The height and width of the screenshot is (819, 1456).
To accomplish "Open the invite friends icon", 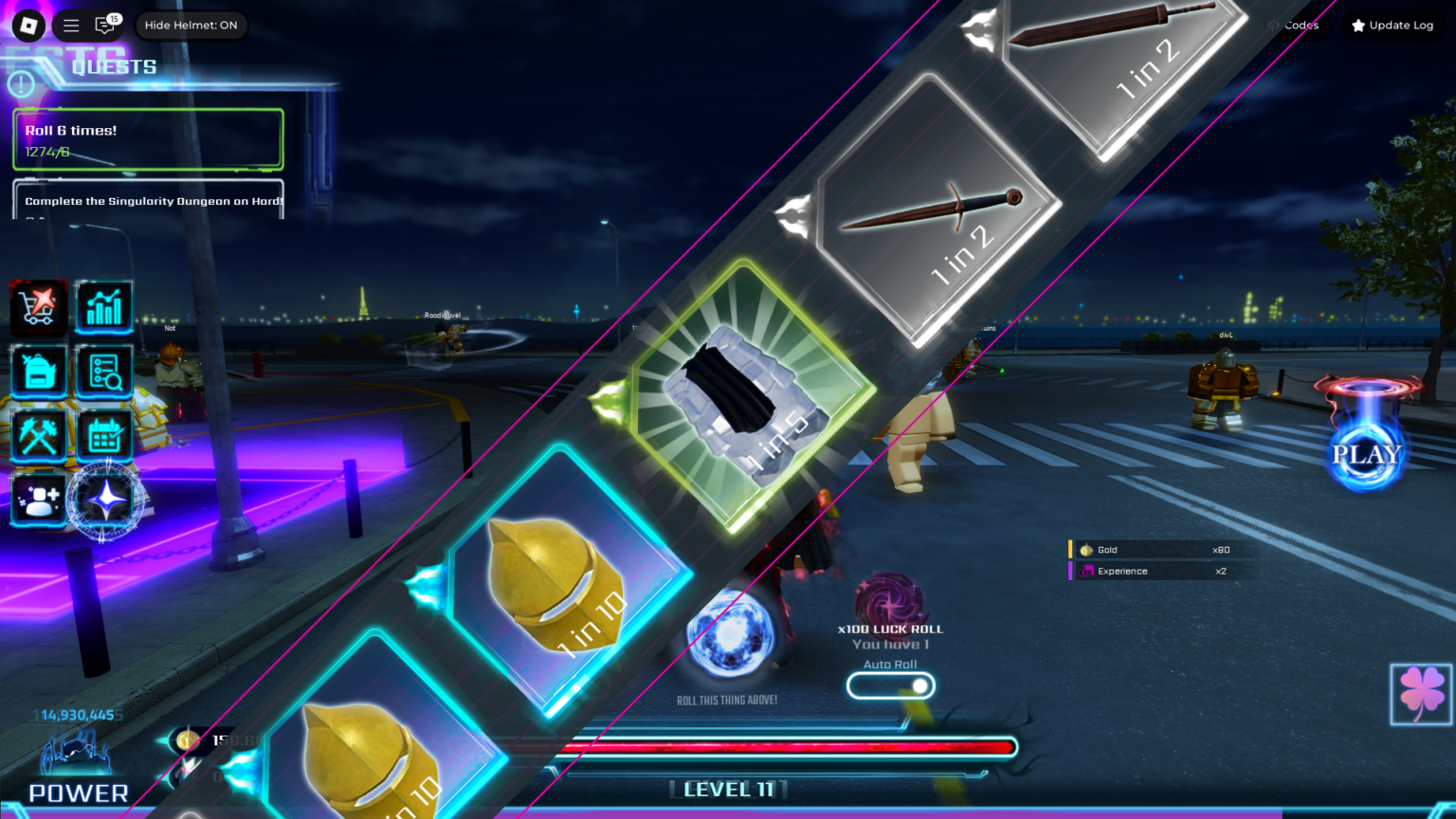I will pyautogui.click(x=39, y=500).
